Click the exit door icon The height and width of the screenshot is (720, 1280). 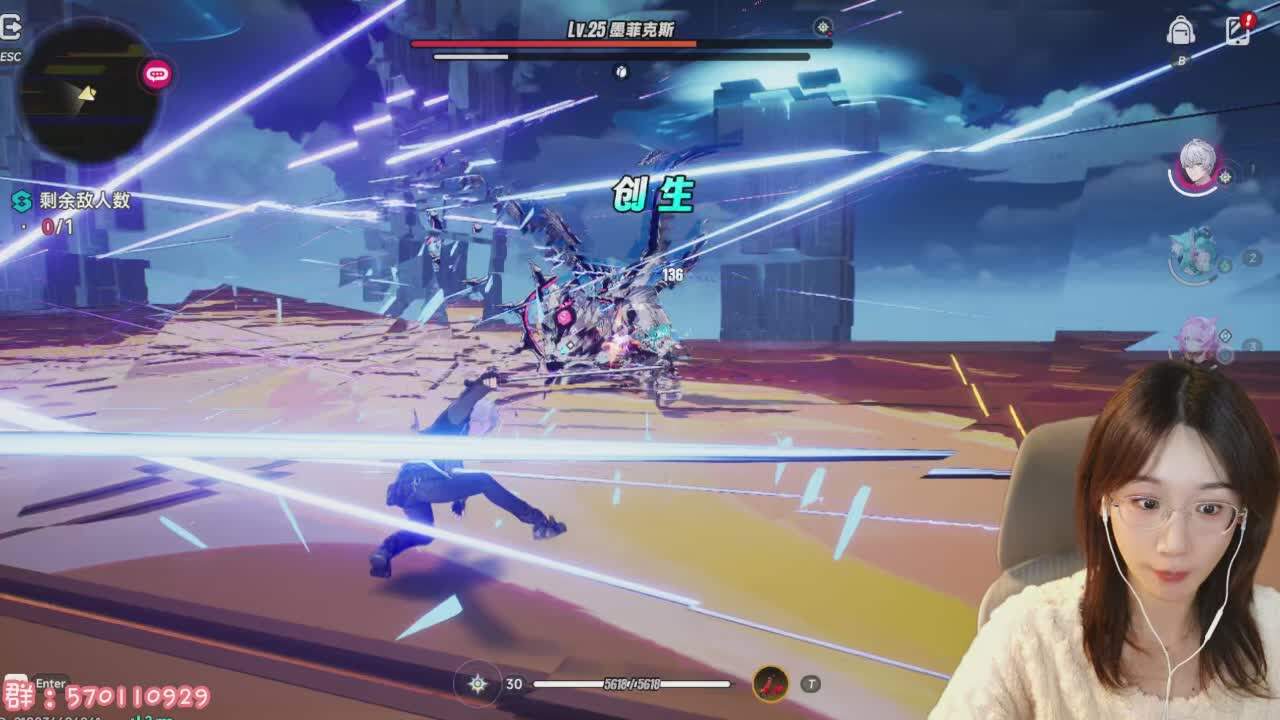10,29
